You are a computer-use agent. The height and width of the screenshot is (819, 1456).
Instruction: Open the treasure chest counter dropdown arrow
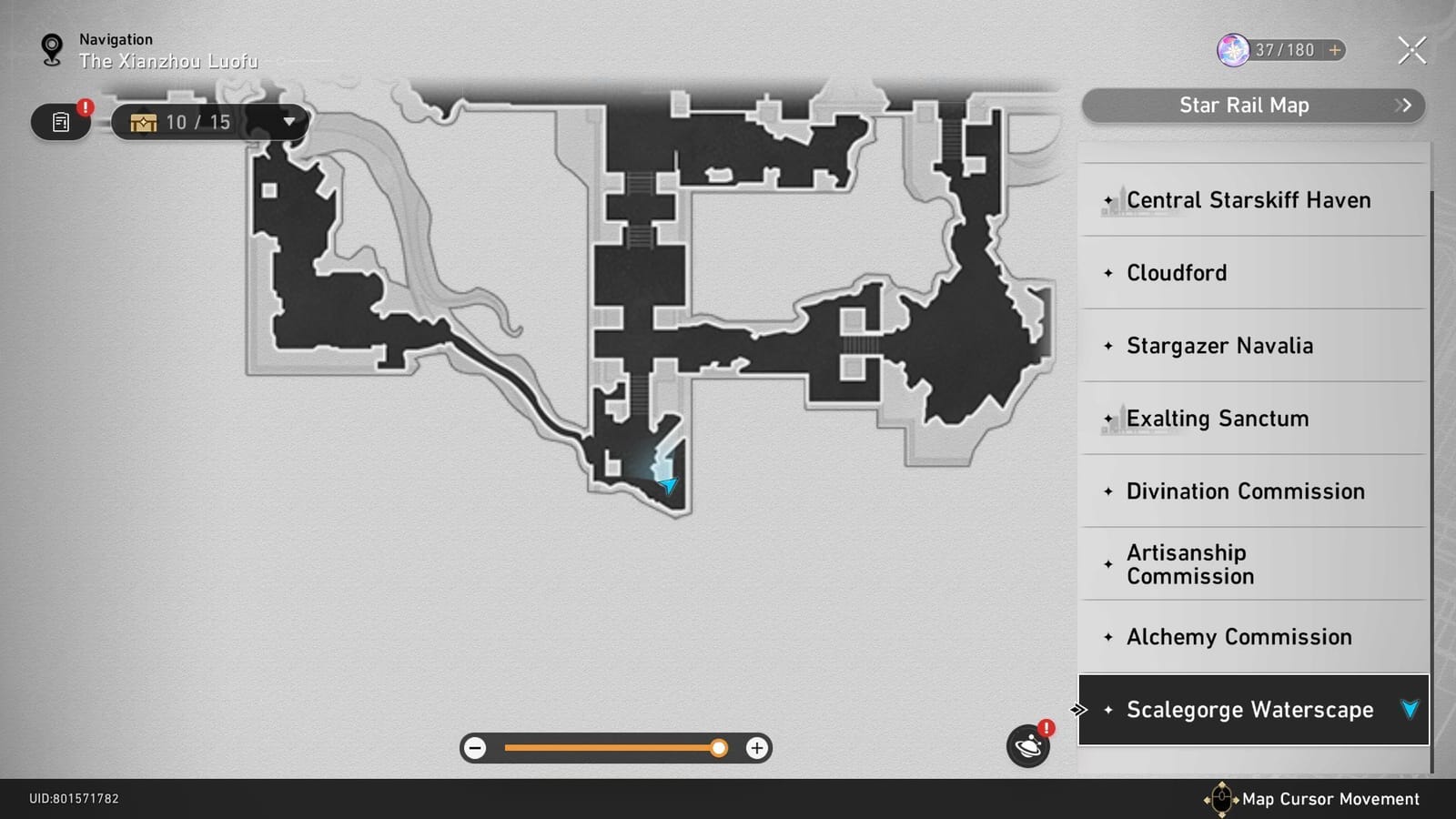click(x=288, y=121)
